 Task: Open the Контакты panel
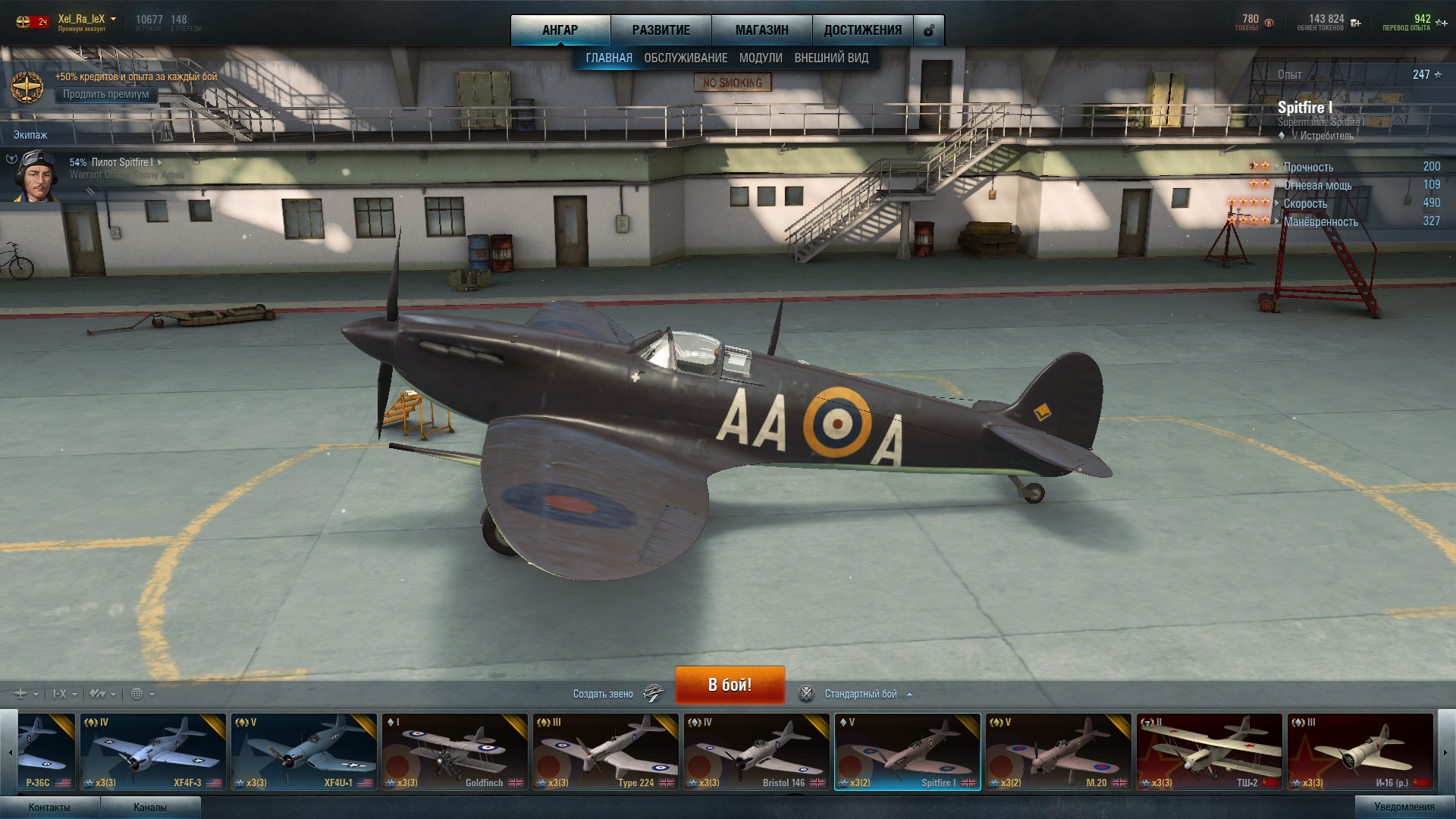49,808
